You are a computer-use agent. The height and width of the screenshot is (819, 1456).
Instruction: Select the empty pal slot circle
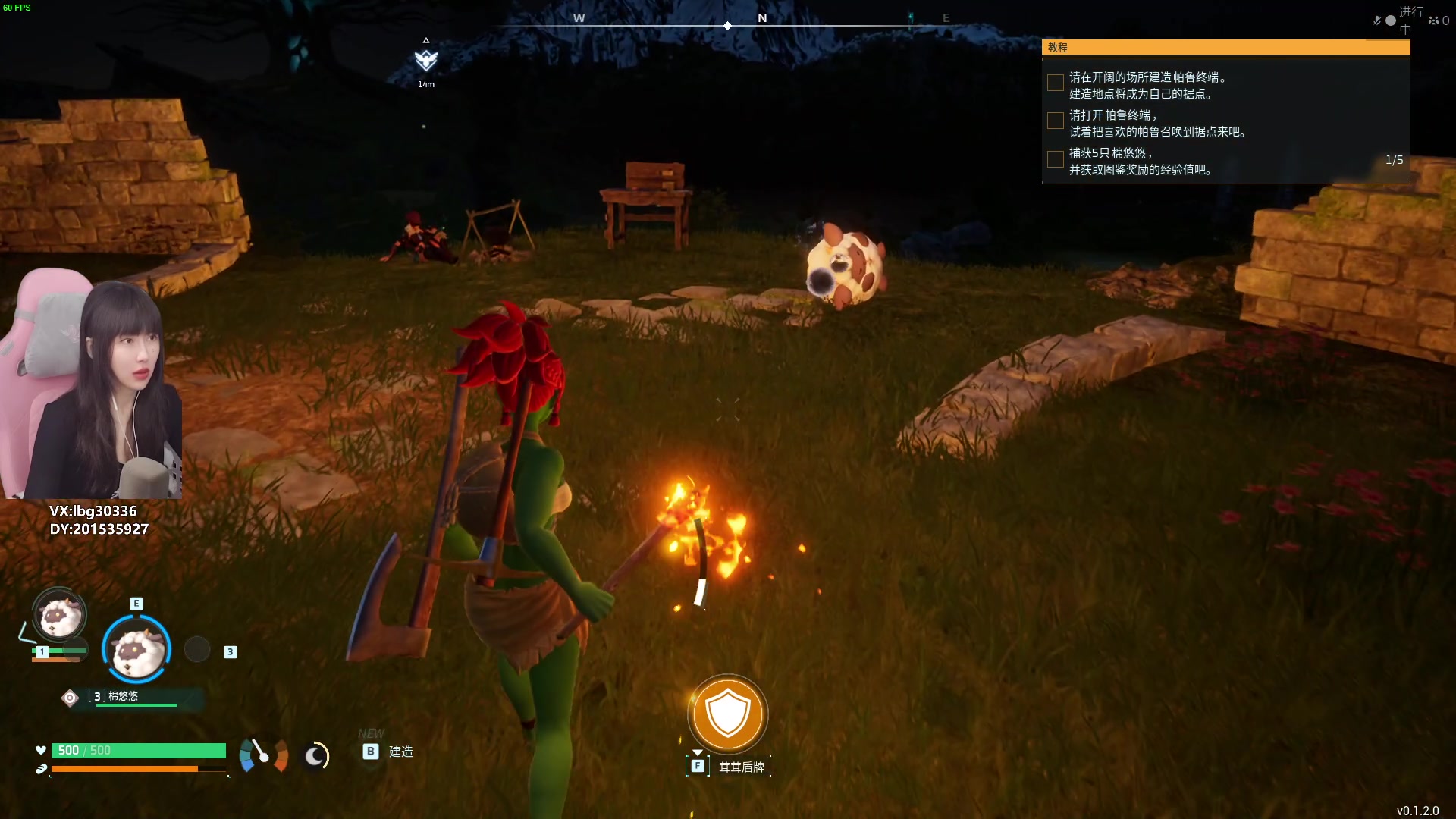click(x=197, y=649)
